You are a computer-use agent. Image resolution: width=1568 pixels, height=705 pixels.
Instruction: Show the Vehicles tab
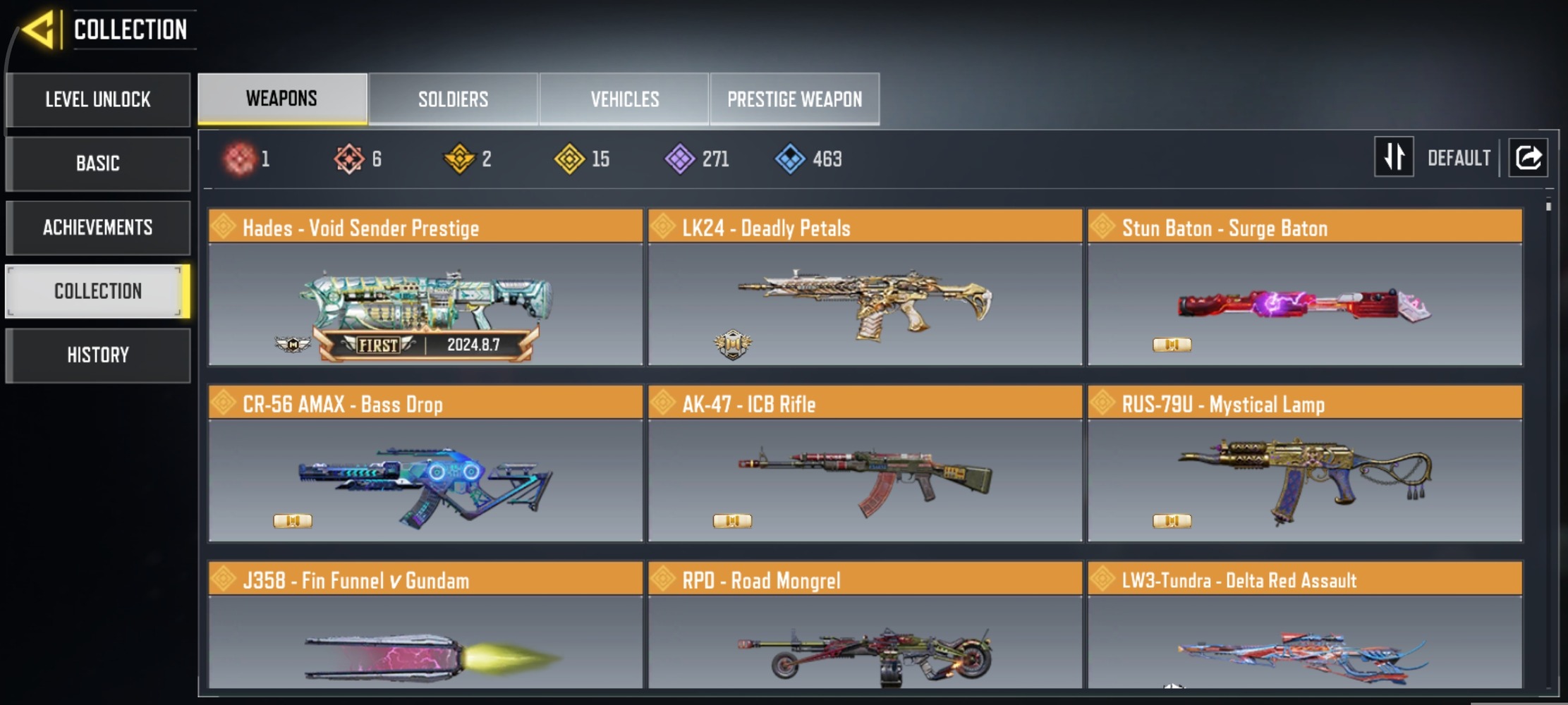[624, 99]
